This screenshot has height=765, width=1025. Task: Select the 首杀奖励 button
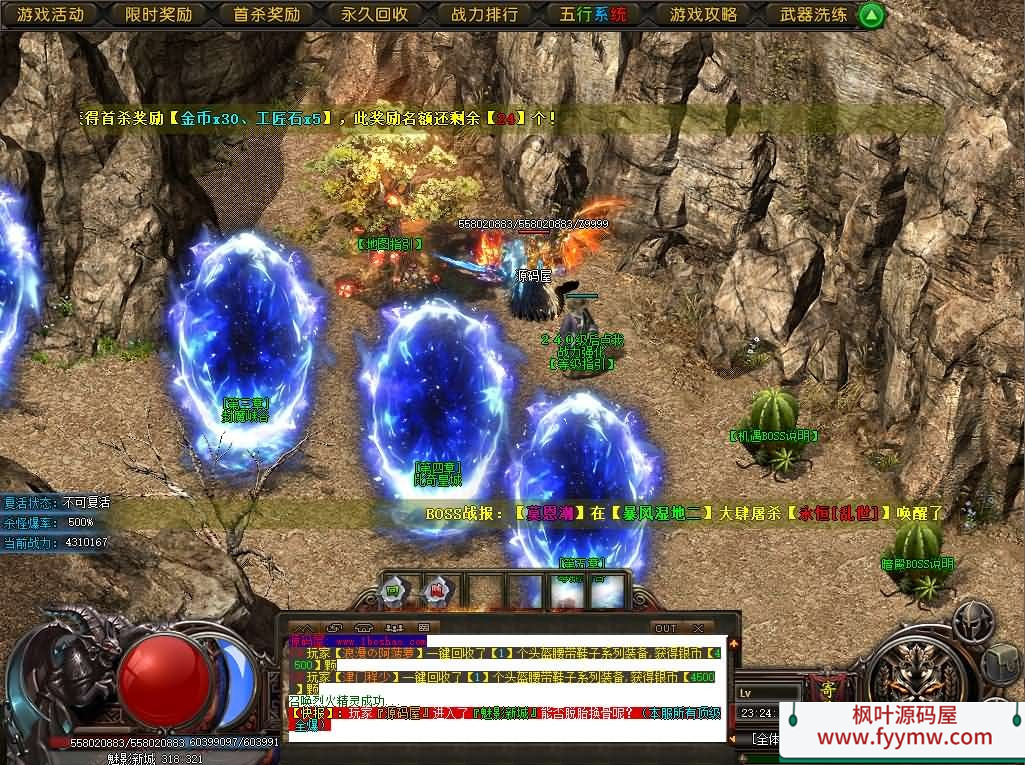(267, 15)
